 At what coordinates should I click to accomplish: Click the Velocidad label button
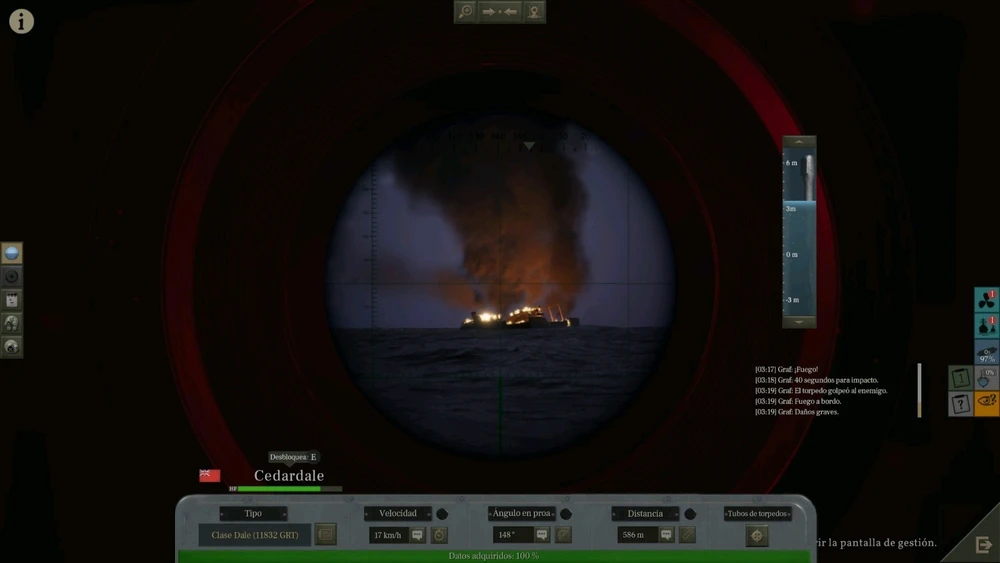tap(397, 514)
